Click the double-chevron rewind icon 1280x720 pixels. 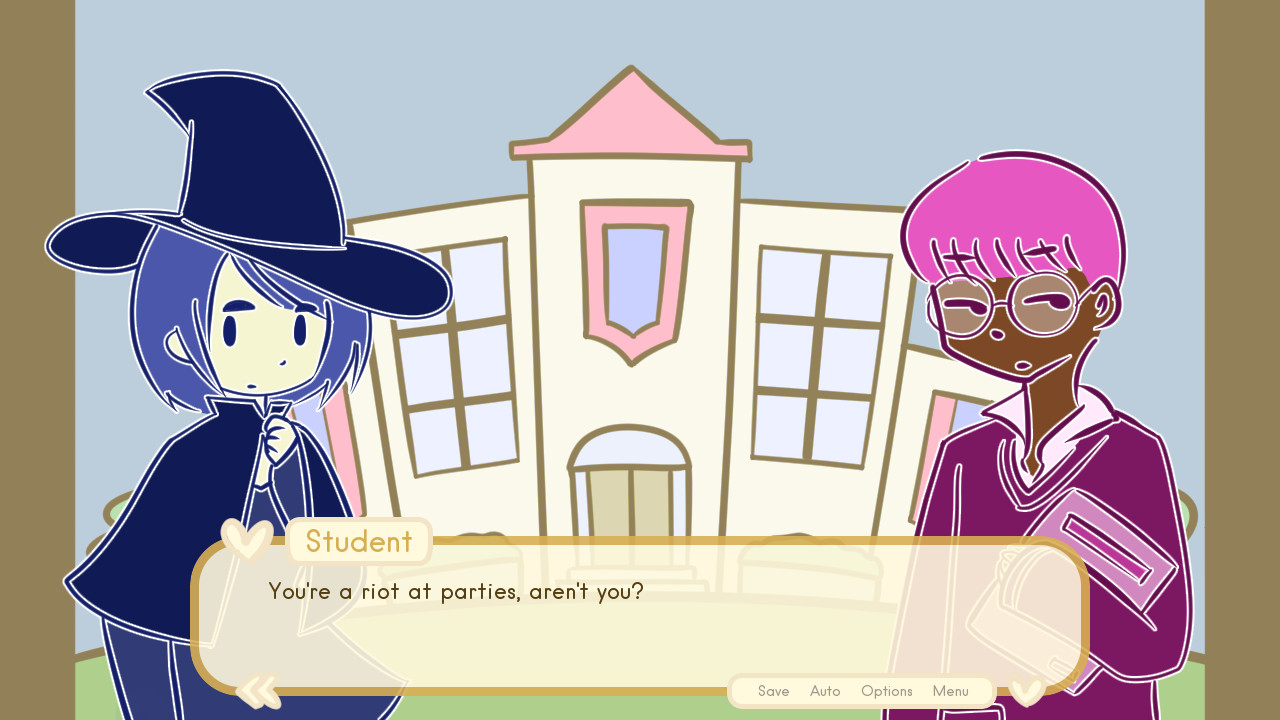258,690
